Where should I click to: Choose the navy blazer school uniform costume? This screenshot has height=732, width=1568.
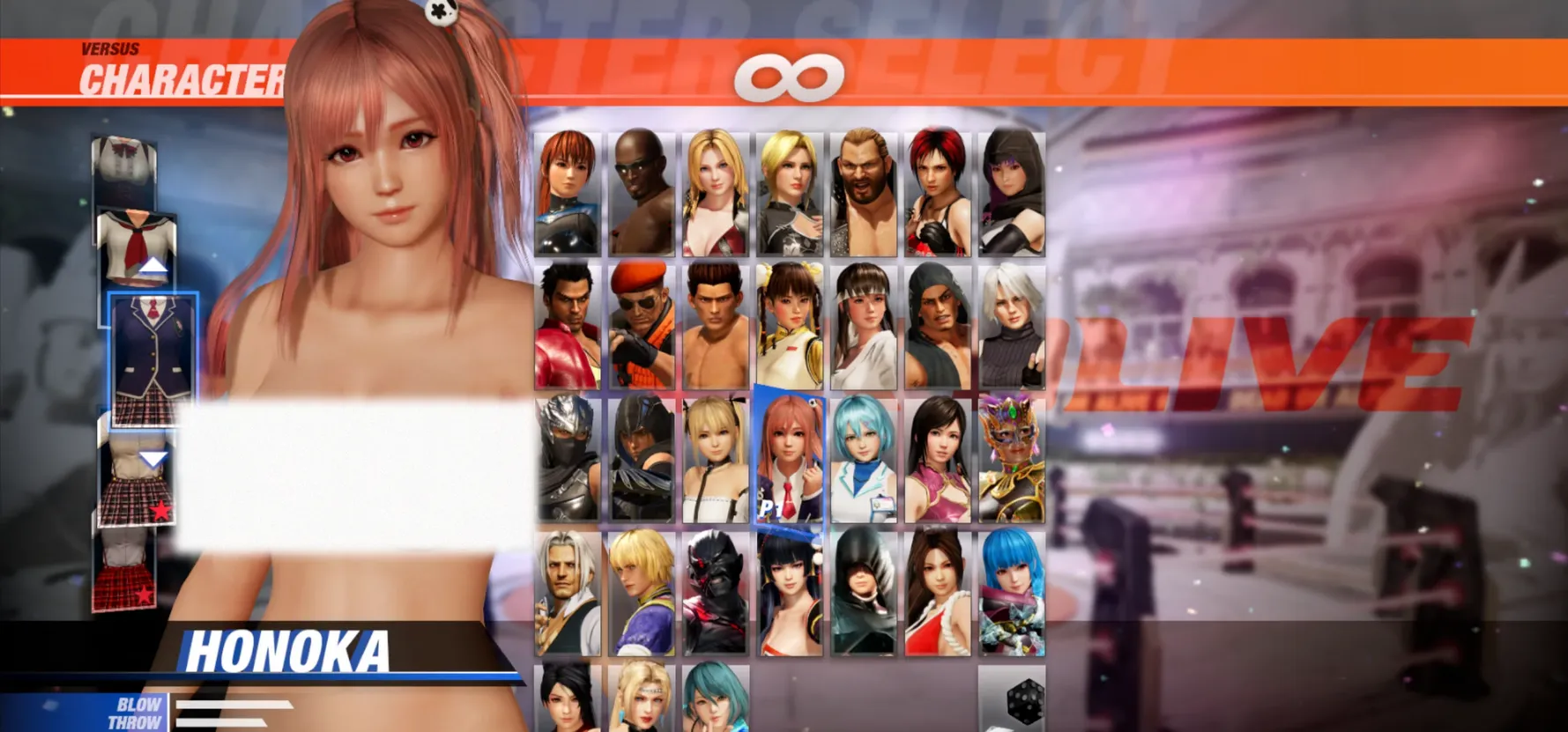(x=153, y=359)
